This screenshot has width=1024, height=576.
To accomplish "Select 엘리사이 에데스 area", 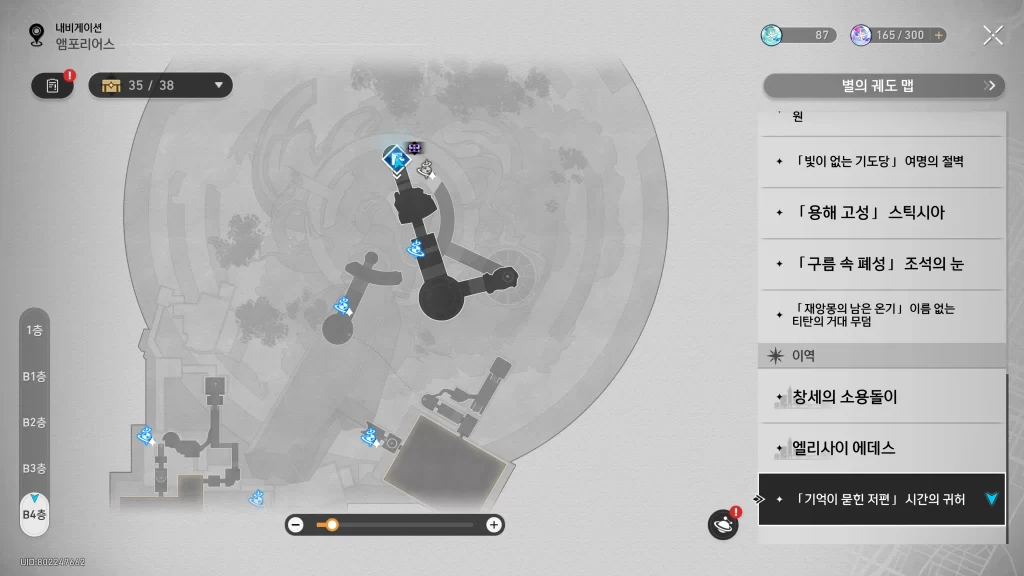I will (x=880, y=448).
